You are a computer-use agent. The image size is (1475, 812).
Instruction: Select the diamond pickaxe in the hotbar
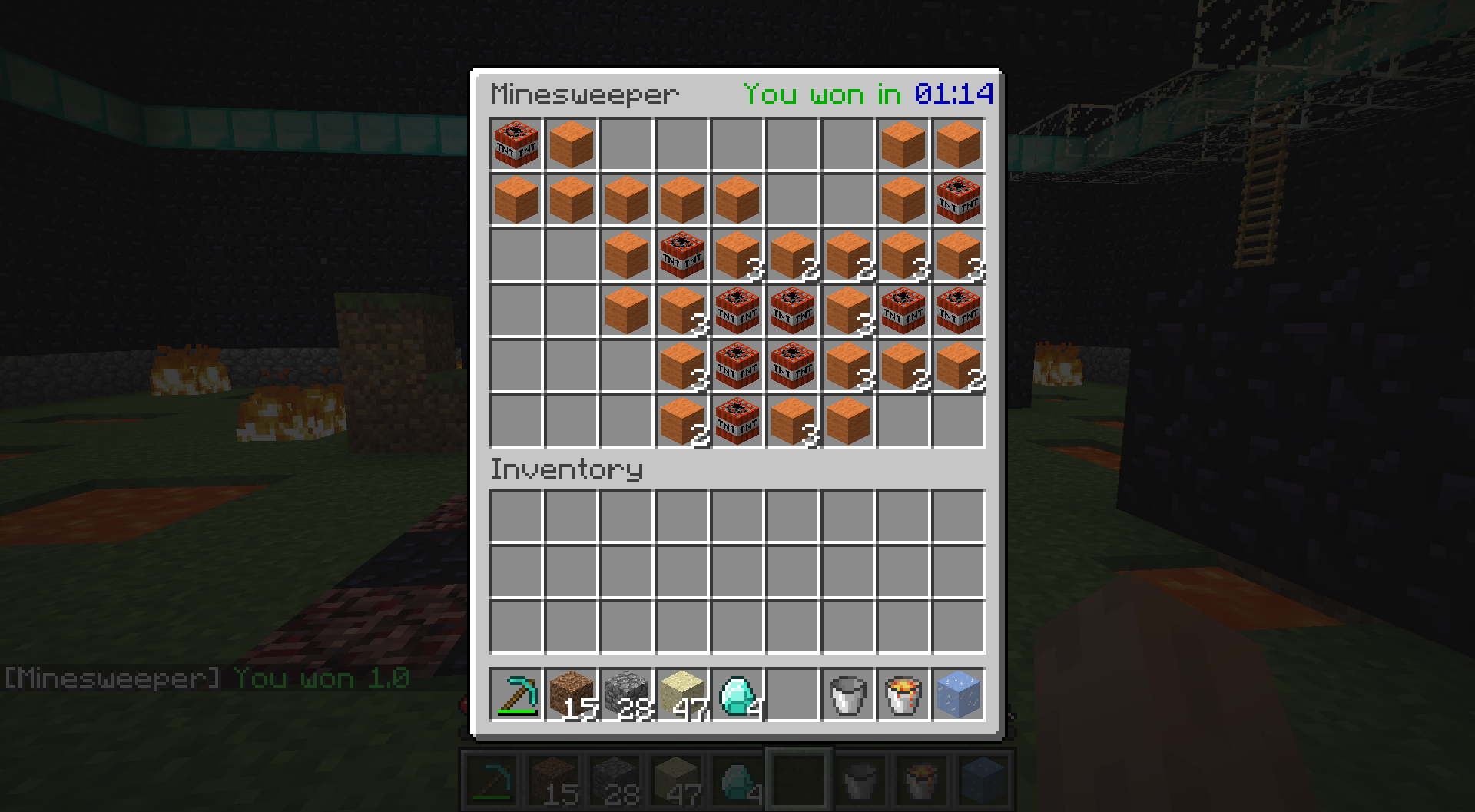point(516,695)
